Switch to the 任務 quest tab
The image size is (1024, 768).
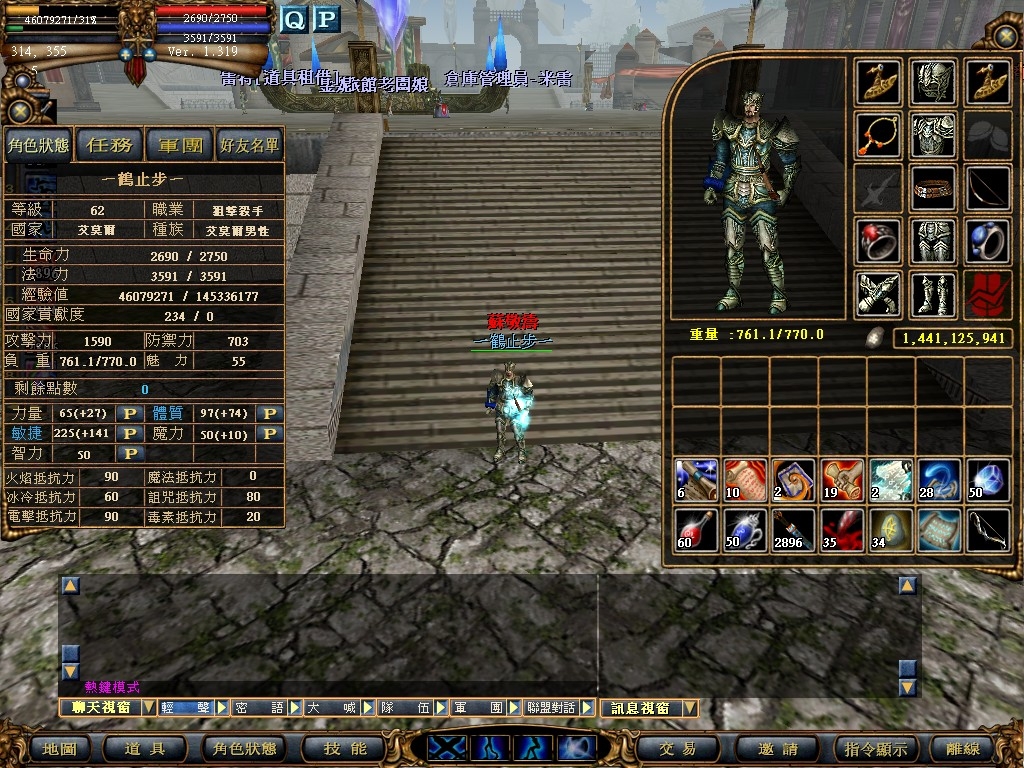pyautogui.click(x=110, y=146)
